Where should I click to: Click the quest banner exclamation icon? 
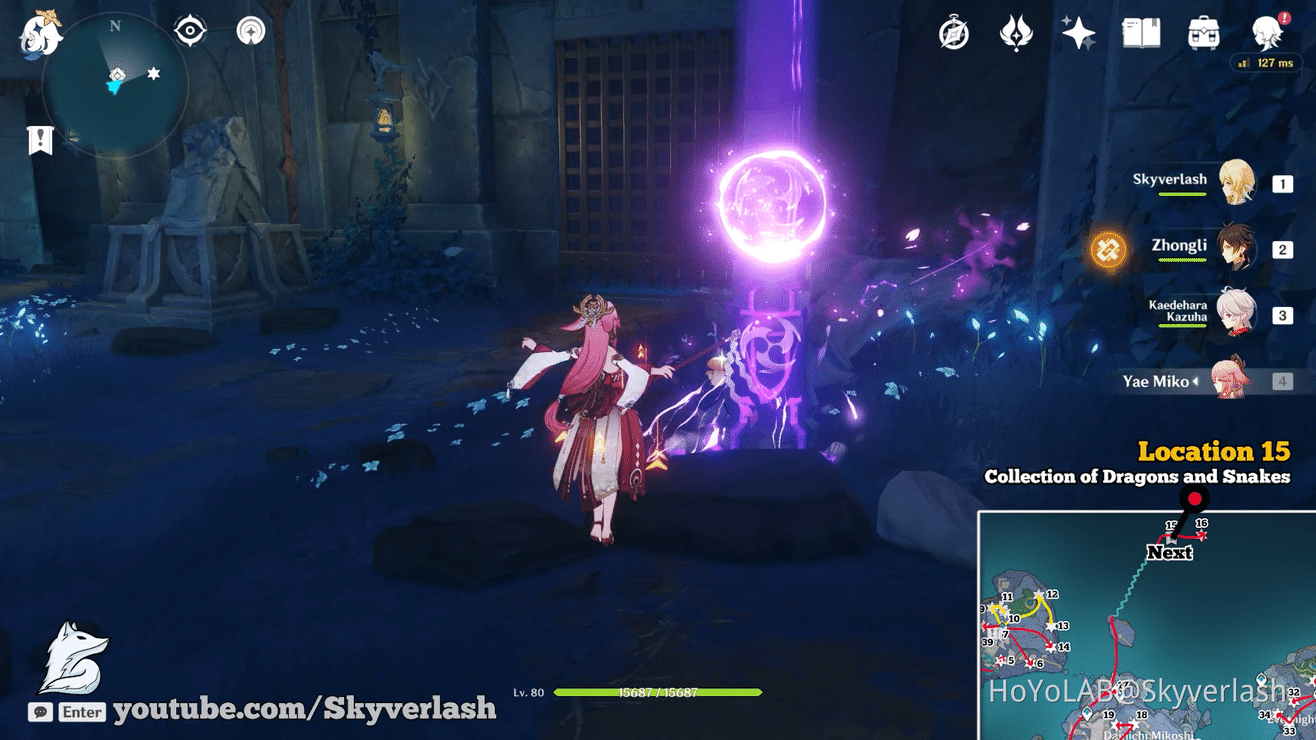point(38,140)
